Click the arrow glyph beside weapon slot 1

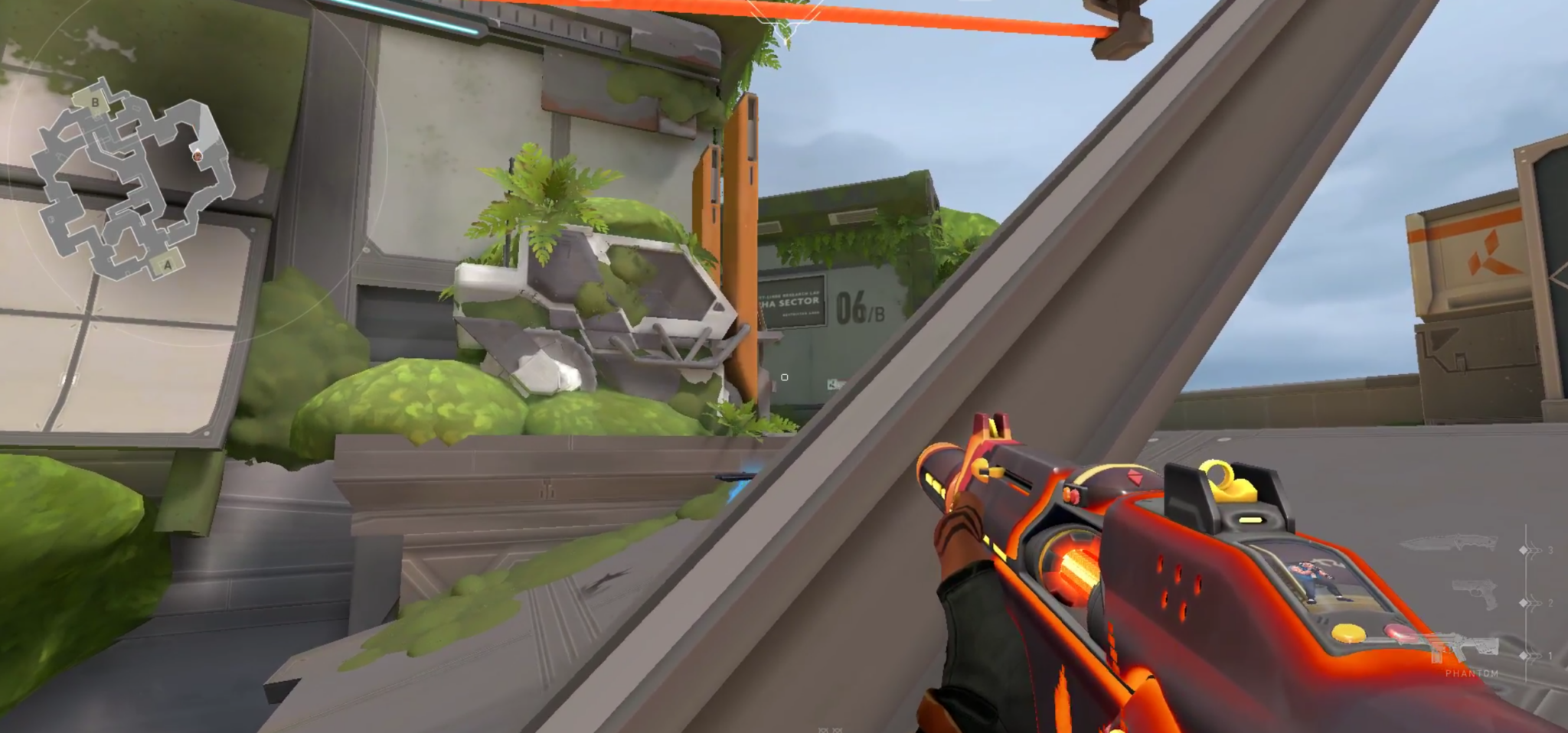tap(1534, 654)
